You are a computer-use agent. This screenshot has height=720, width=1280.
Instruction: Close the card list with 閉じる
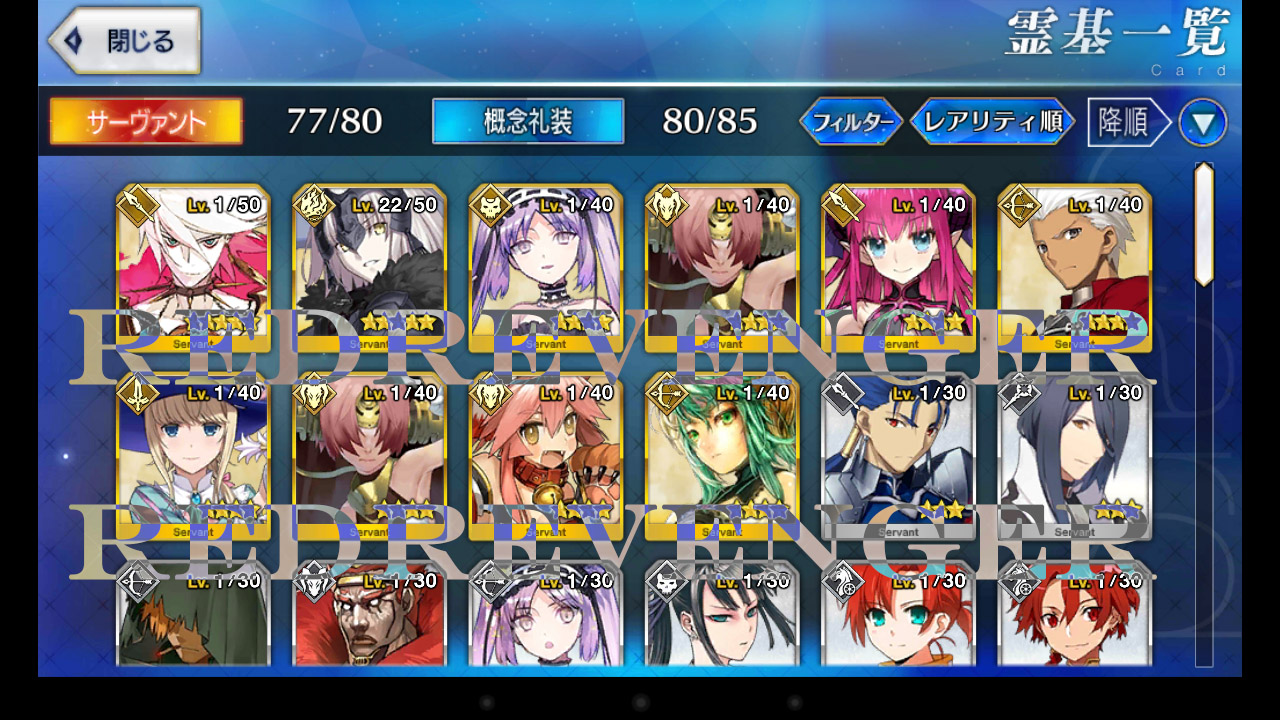point(125,41)
